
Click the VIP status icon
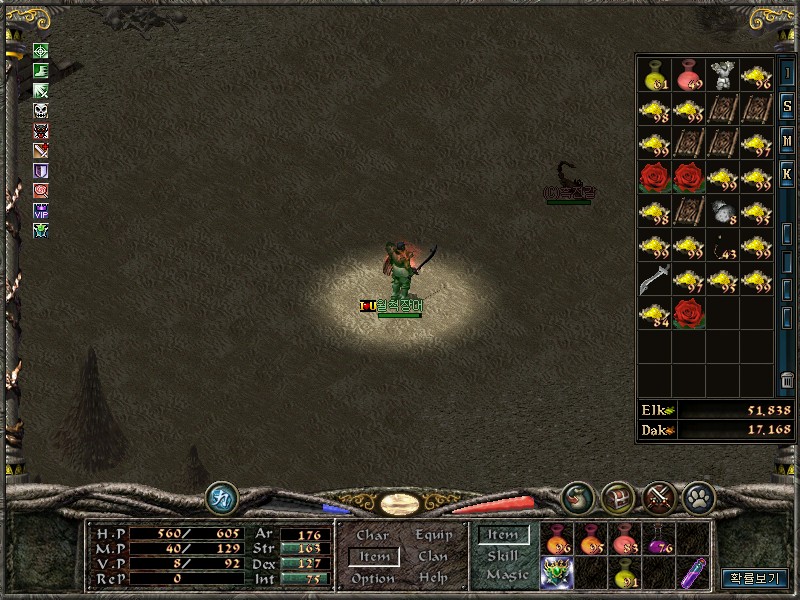click(x=41, y=211)
